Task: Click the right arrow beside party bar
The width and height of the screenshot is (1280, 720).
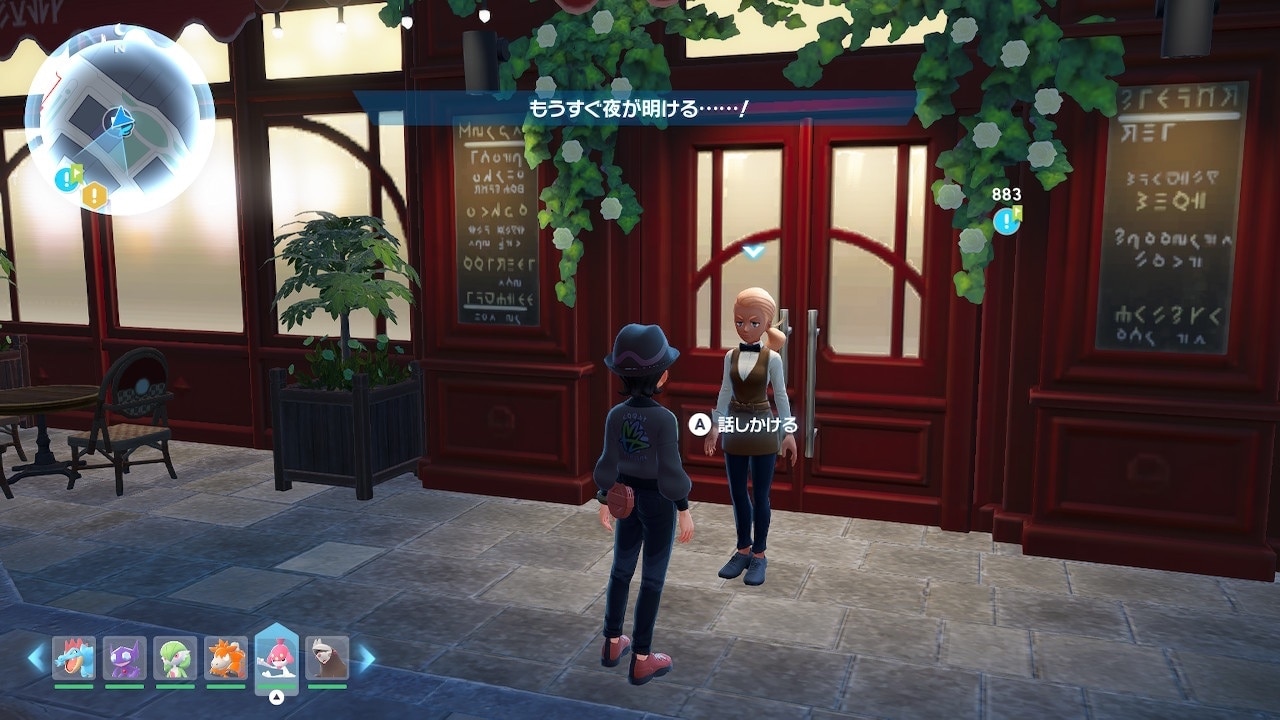Action: [367, 657]
